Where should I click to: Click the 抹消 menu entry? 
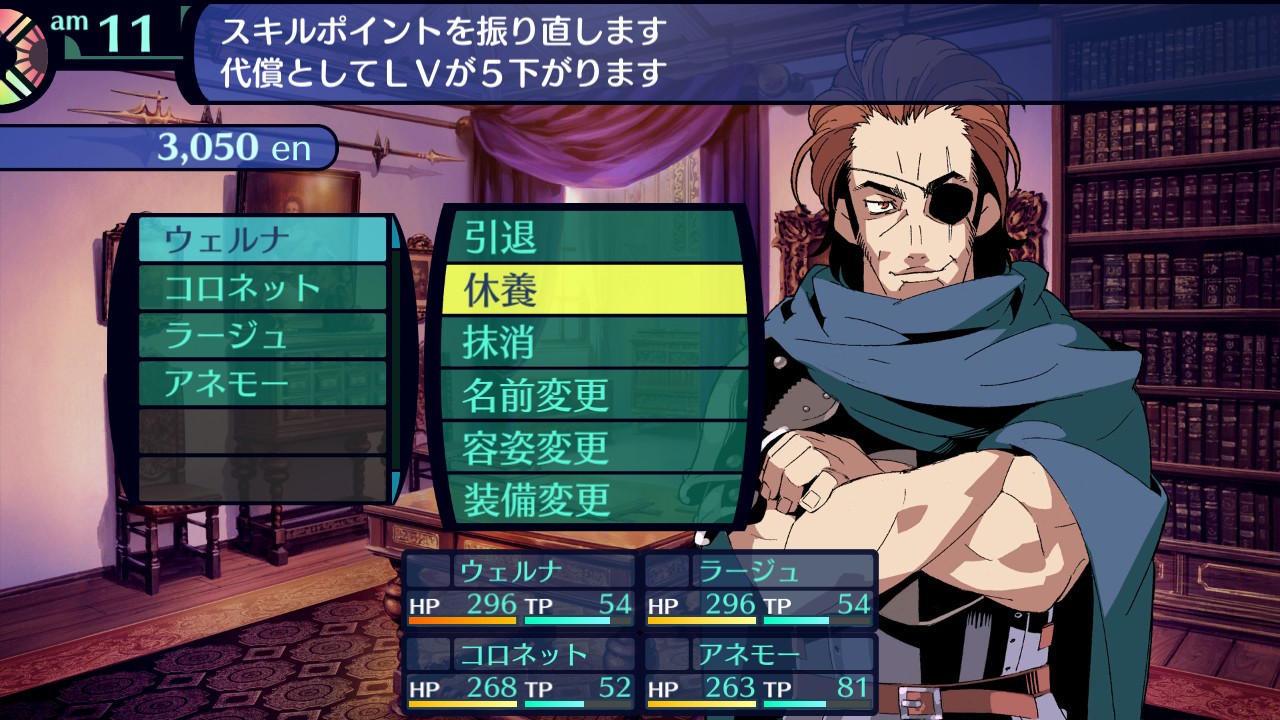point(594,342)
